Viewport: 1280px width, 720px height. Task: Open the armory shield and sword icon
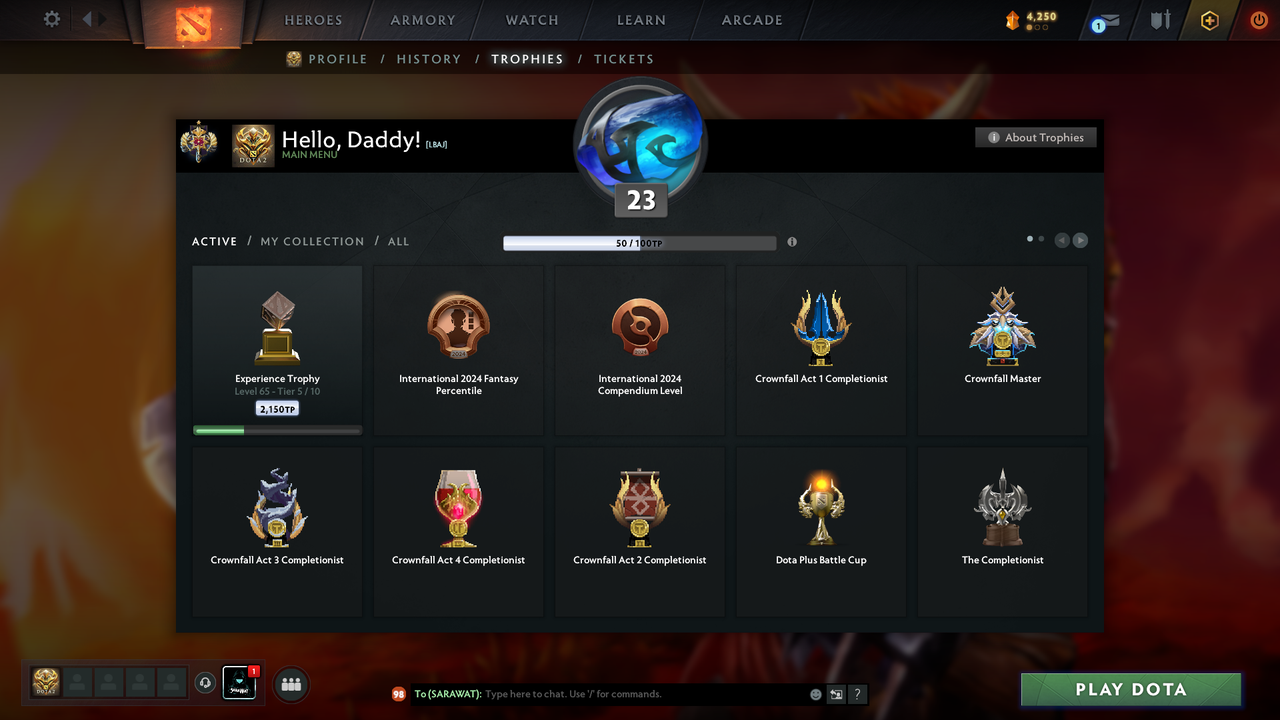(x=1158, y=19)
